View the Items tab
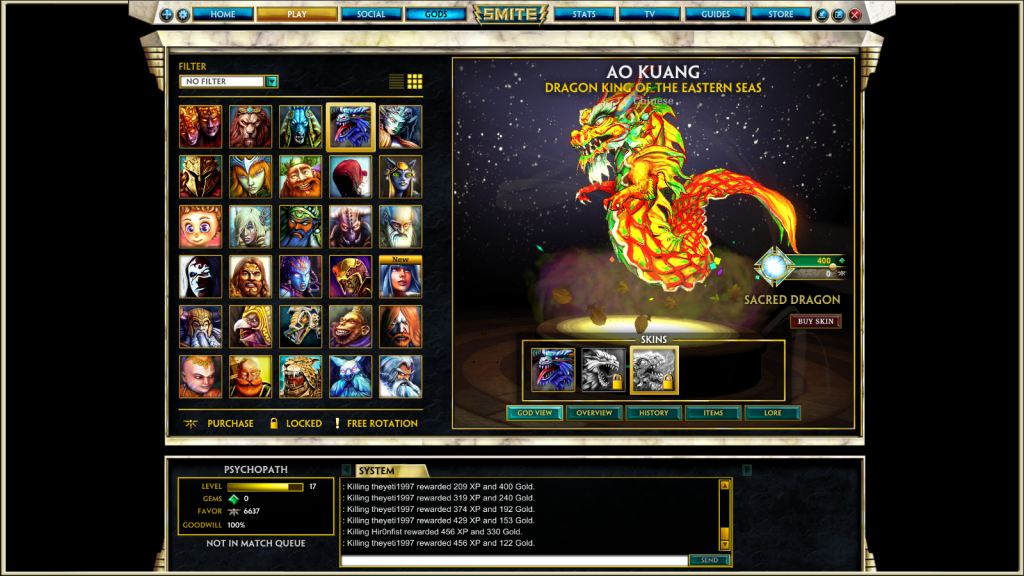 [713, 412]
